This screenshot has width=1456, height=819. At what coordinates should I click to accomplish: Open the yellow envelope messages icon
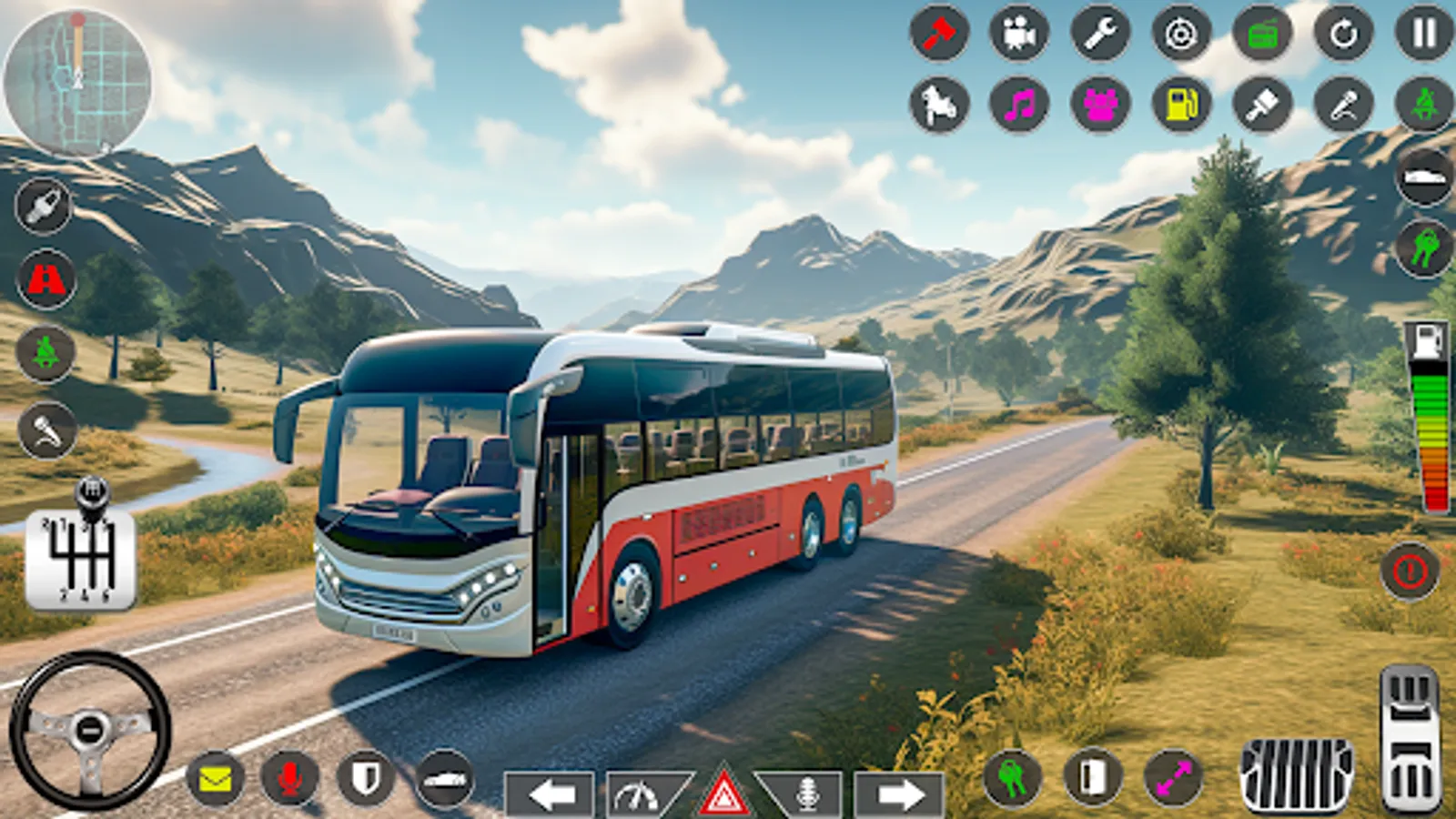coord(215,779)
